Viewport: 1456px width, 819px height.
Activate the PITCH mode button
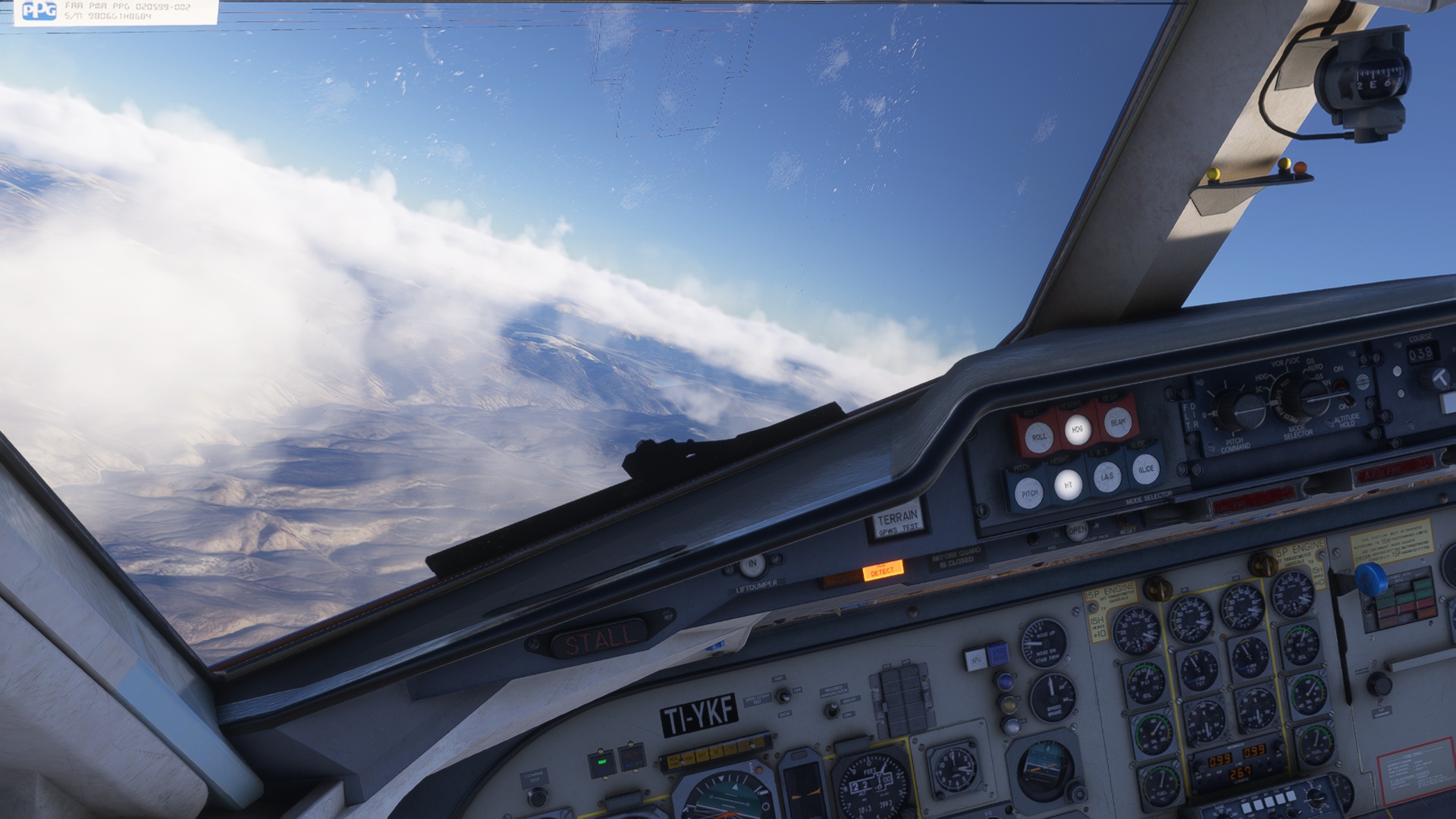[x=1029, y=493]
